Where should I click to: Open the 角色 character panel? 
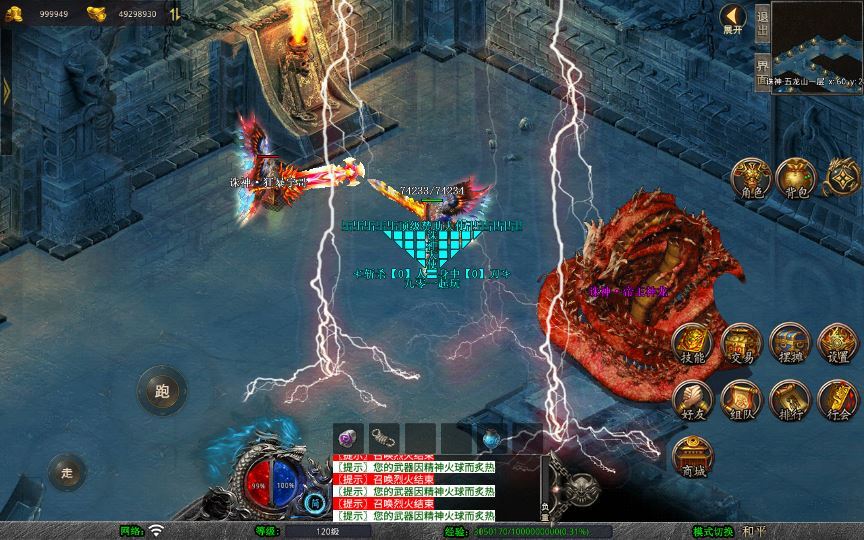click(x=750, y=177)
